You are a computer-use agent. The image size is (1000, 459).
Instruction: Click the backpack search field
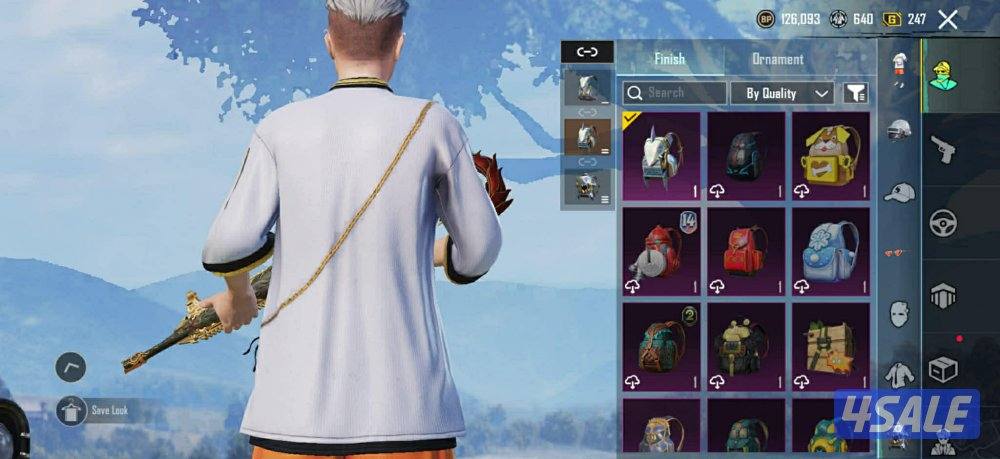675,93
